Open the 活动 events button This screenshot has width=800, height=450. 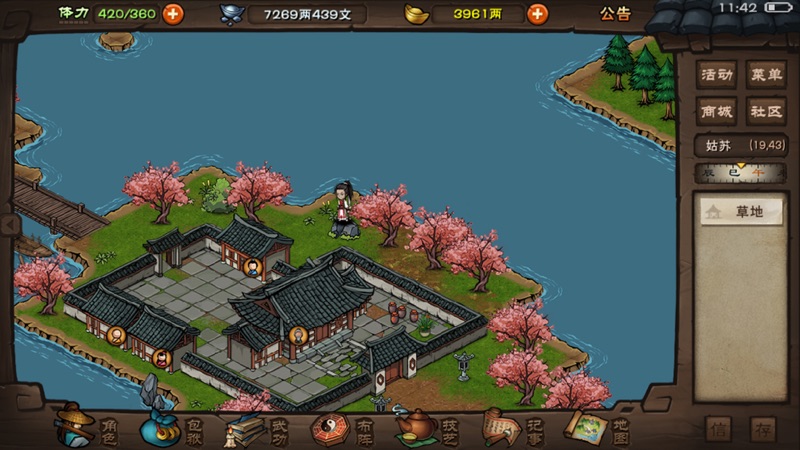717,75
